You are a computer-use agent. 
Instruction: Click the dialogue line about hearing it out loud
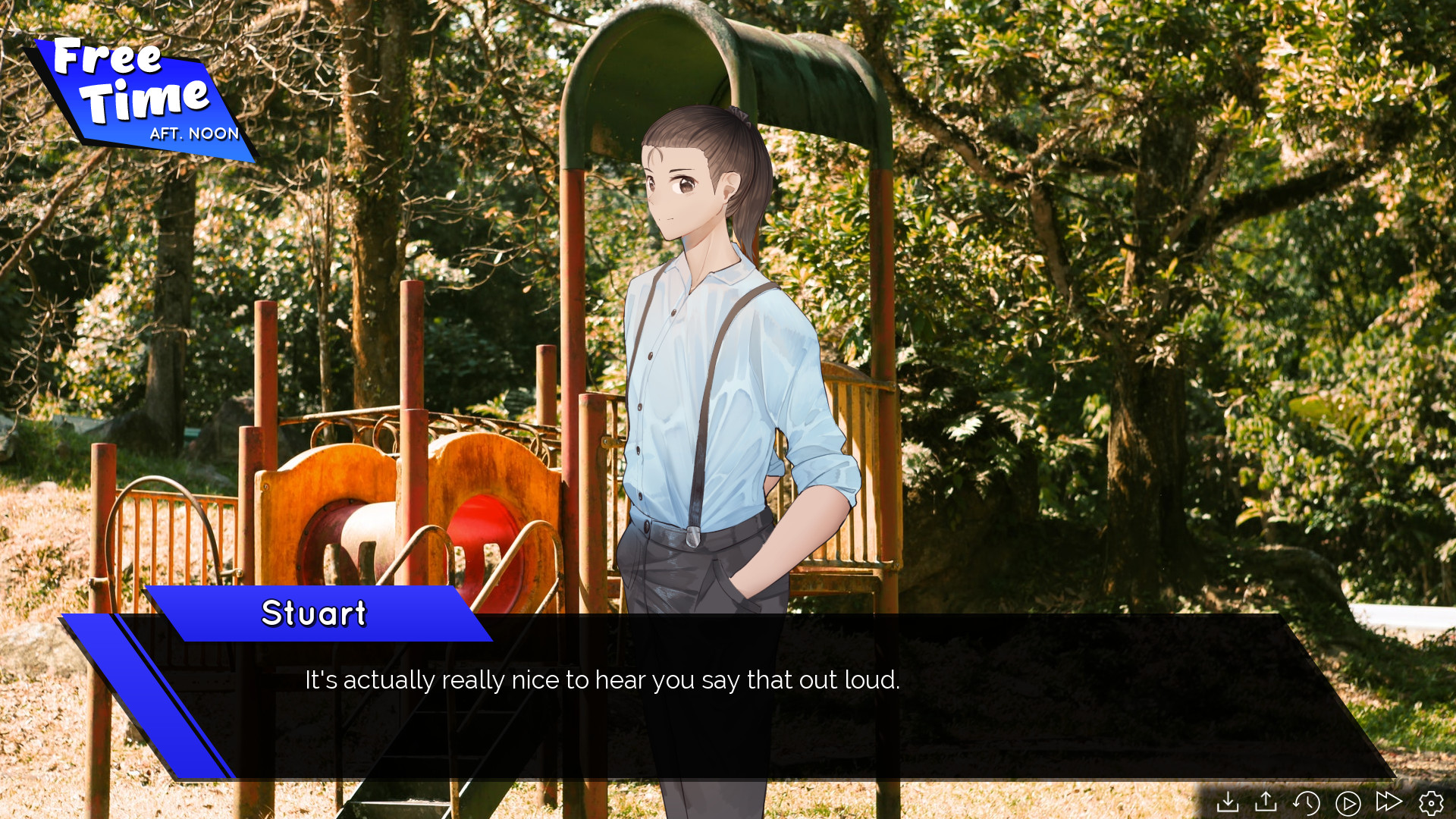click(601, 681)
